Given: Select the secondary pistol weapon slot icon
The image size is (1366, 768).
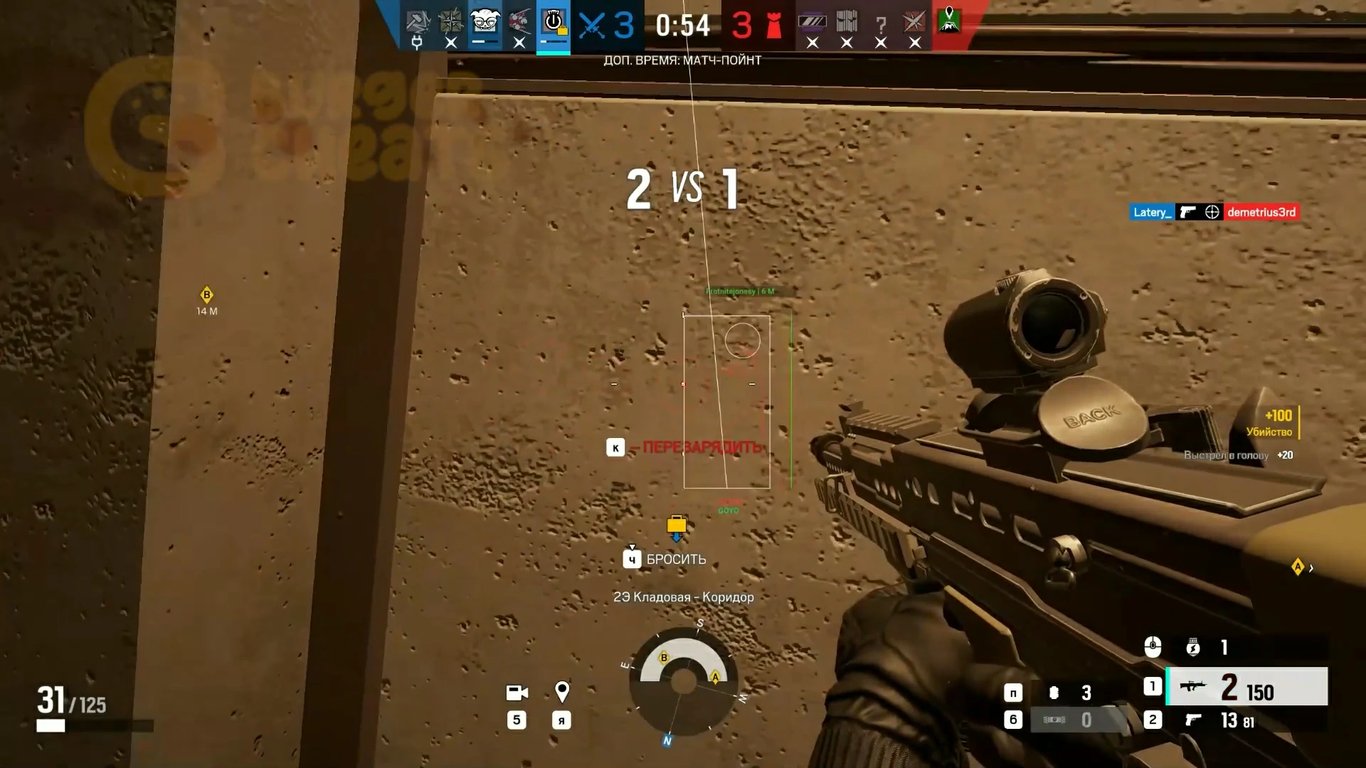Looking at the screenshot, I should pos(1195,719).
